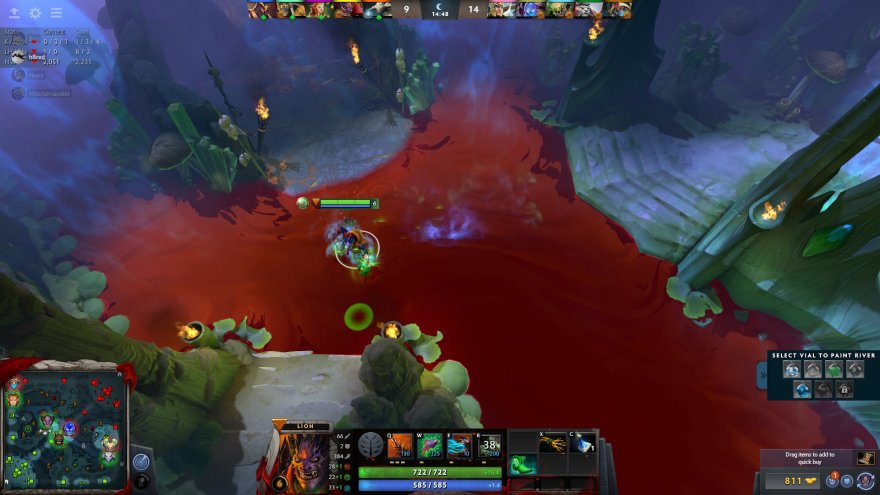Open the settings gear menu
The width and height of the screenshot is (880, 495).
[x=35, y=13]
